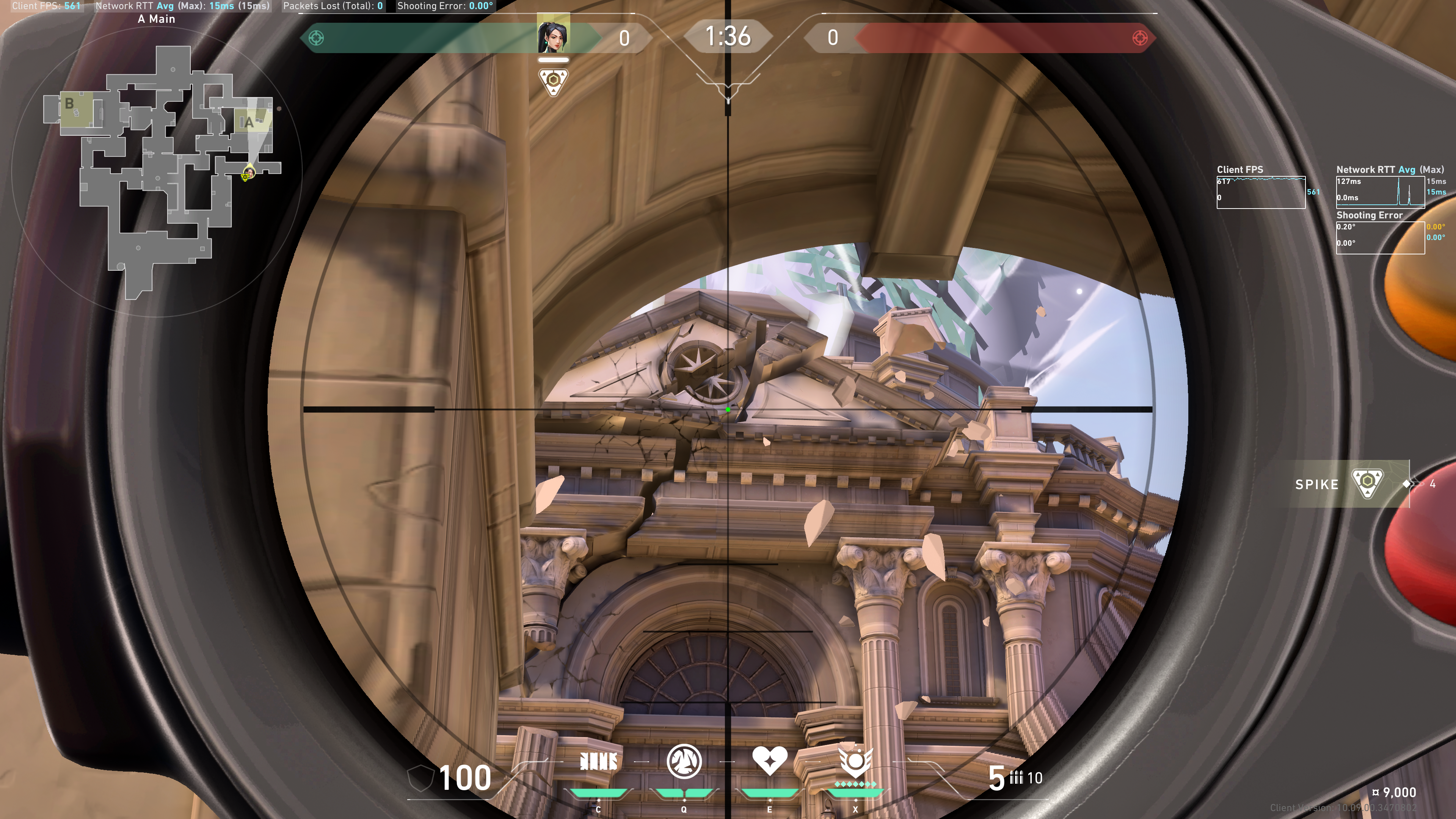The height and width of the screenshot is (819, 1456).
Task: Select the Sage player portrait at top
Action: click(553, 34)
